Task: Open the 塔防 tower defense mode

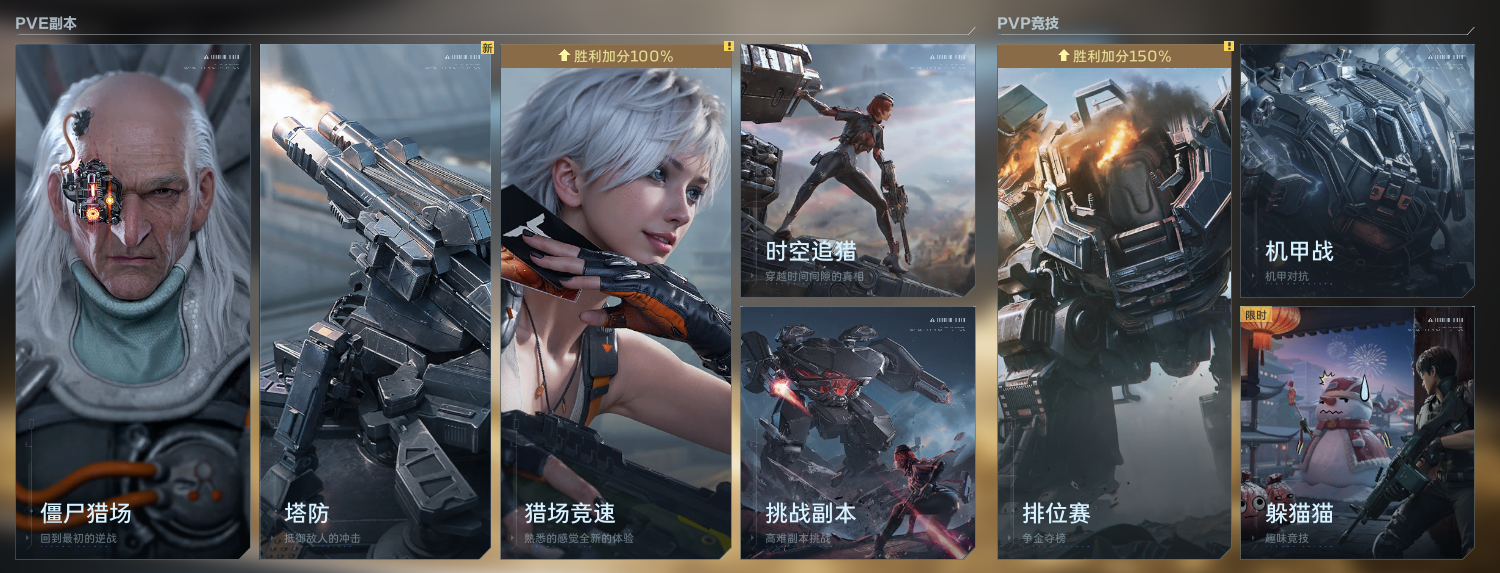Action: [x=375, y=300]
